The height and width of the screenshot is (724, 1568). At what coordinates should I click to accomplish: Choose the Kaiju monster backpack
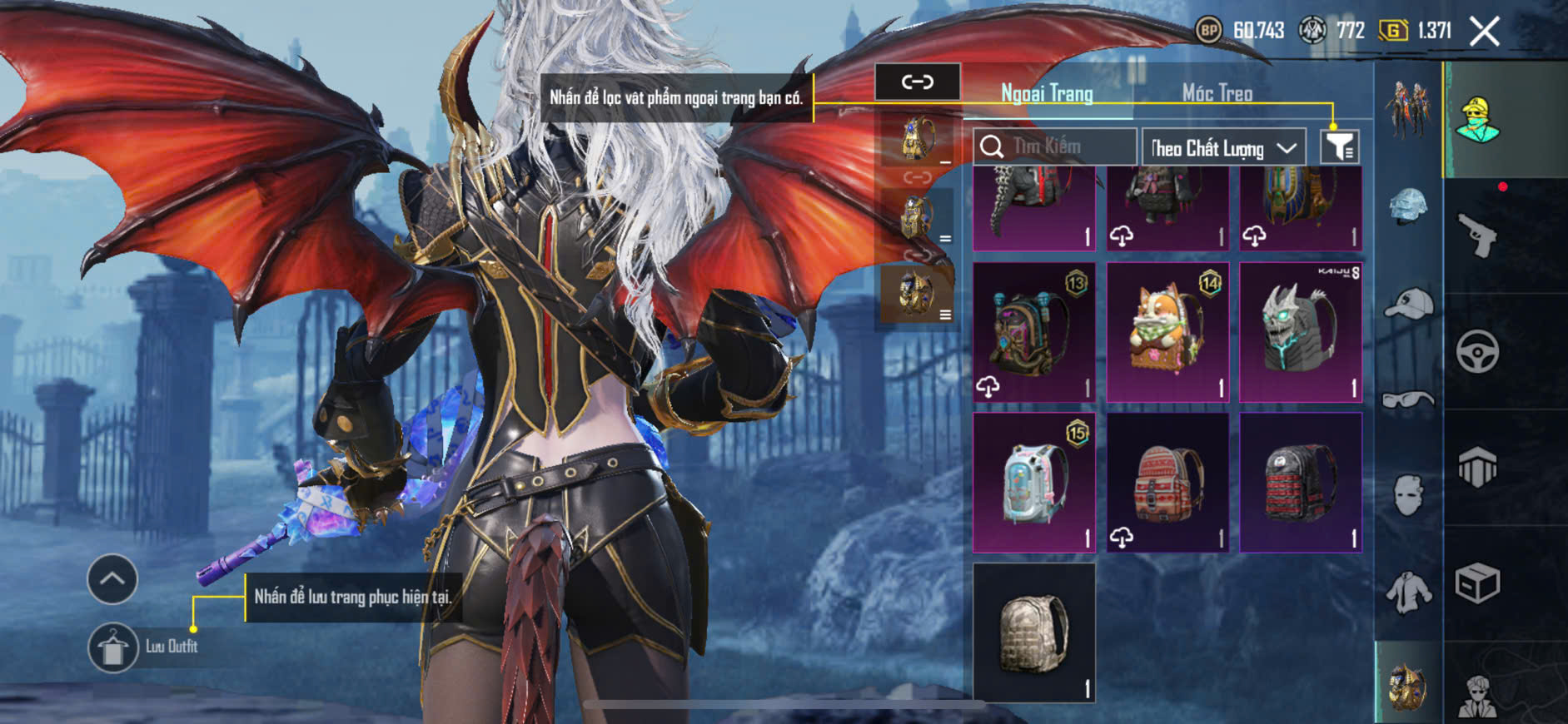point(1300,333)
